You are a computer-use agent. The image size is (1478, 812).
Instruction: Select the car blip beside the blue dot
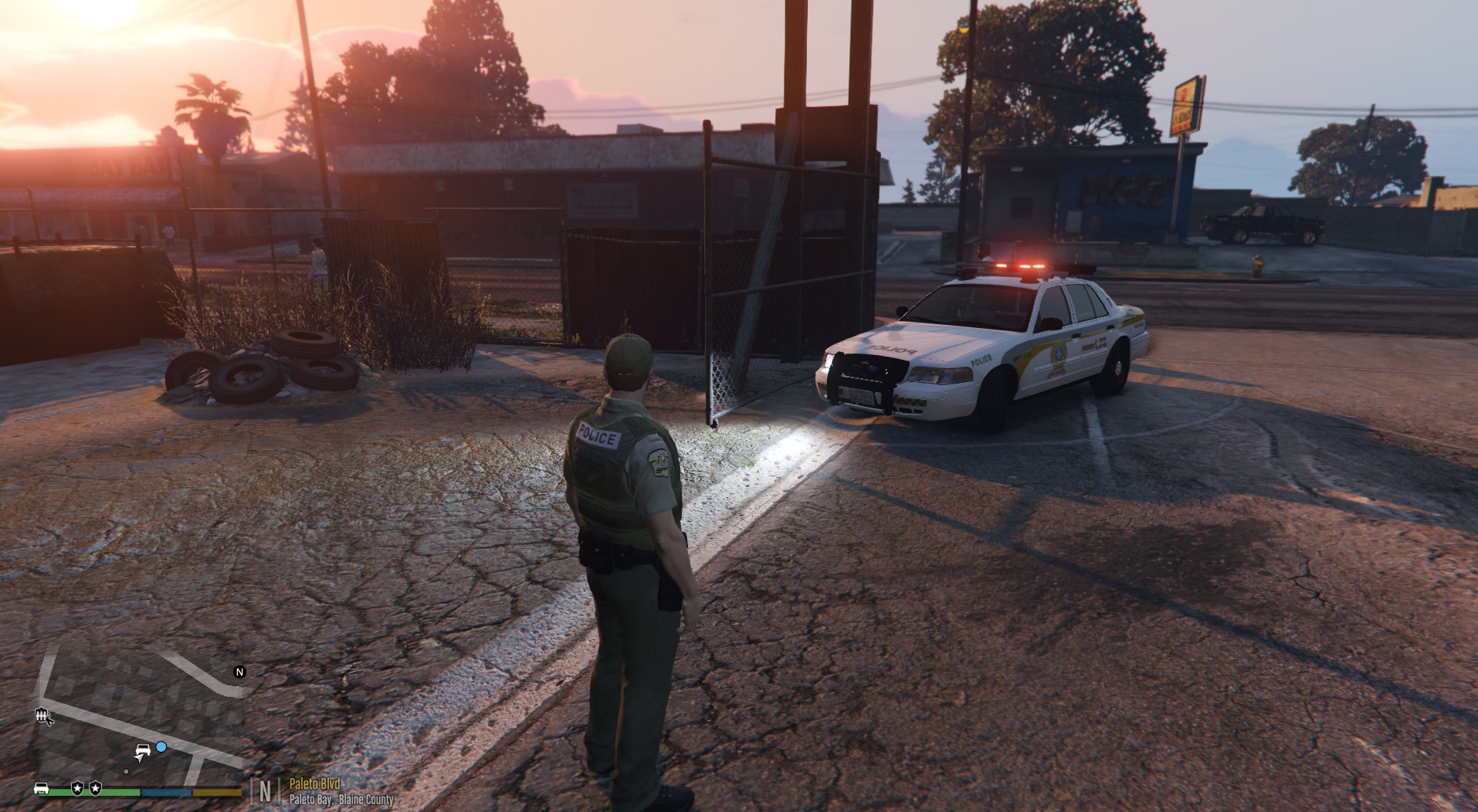point(143,749)
